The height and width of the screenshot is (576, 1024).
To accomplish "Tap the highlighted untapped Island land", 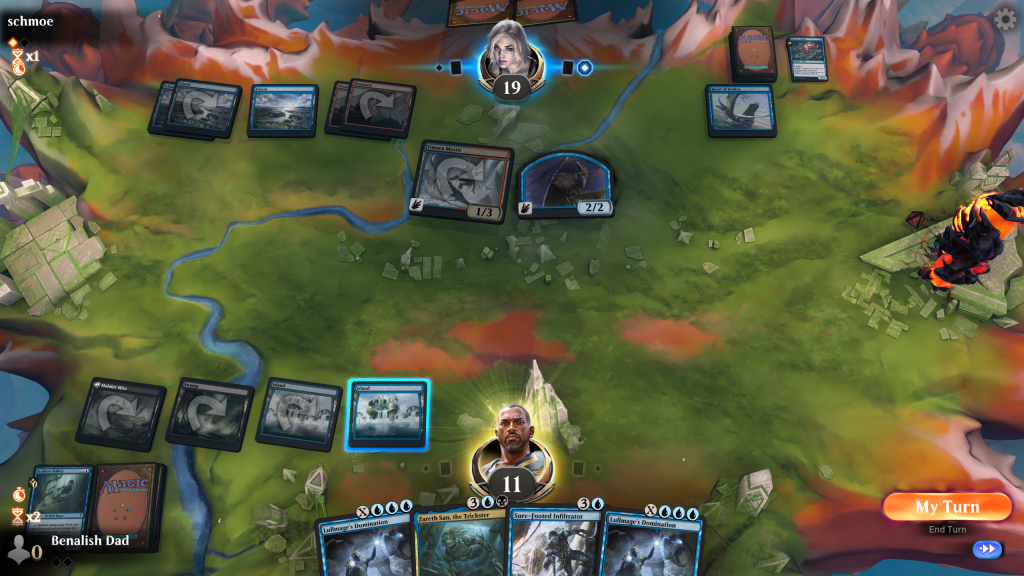I will pos(388,413).
